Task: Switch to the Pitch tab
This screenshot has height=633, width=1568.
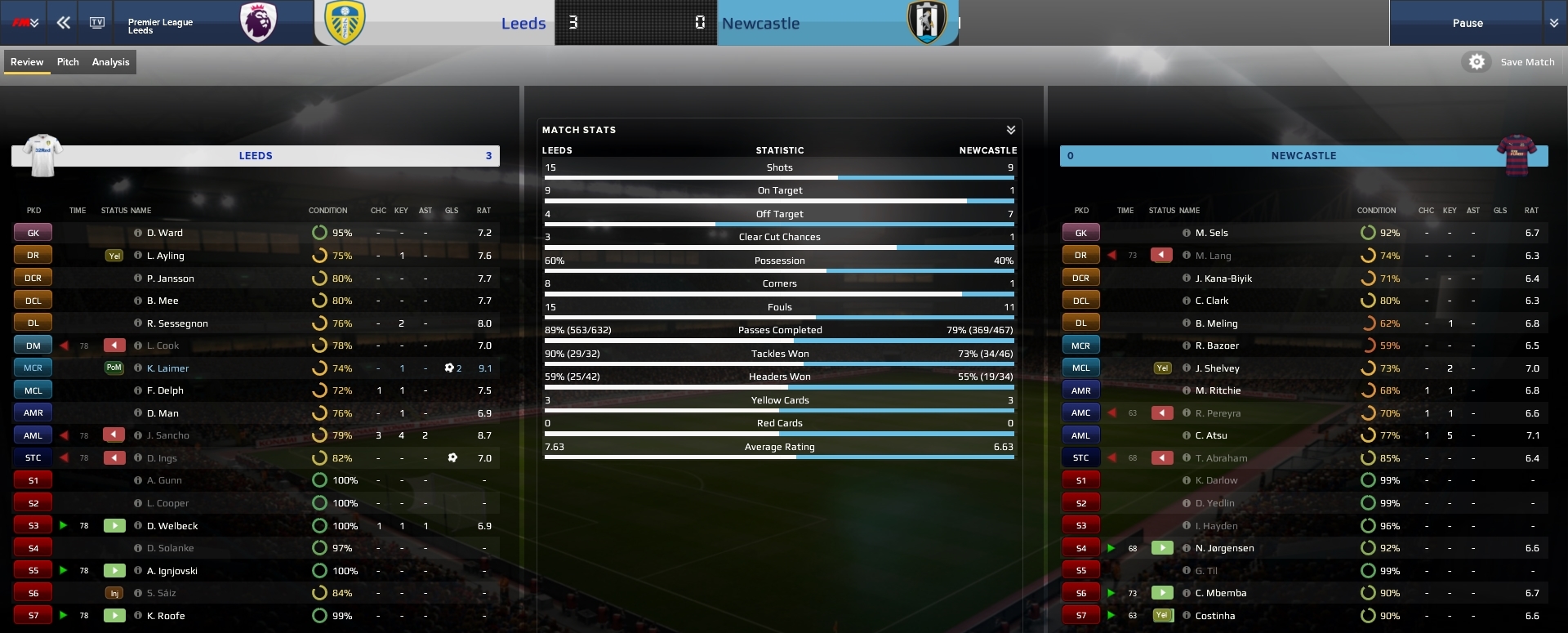Action: (68, 62)
